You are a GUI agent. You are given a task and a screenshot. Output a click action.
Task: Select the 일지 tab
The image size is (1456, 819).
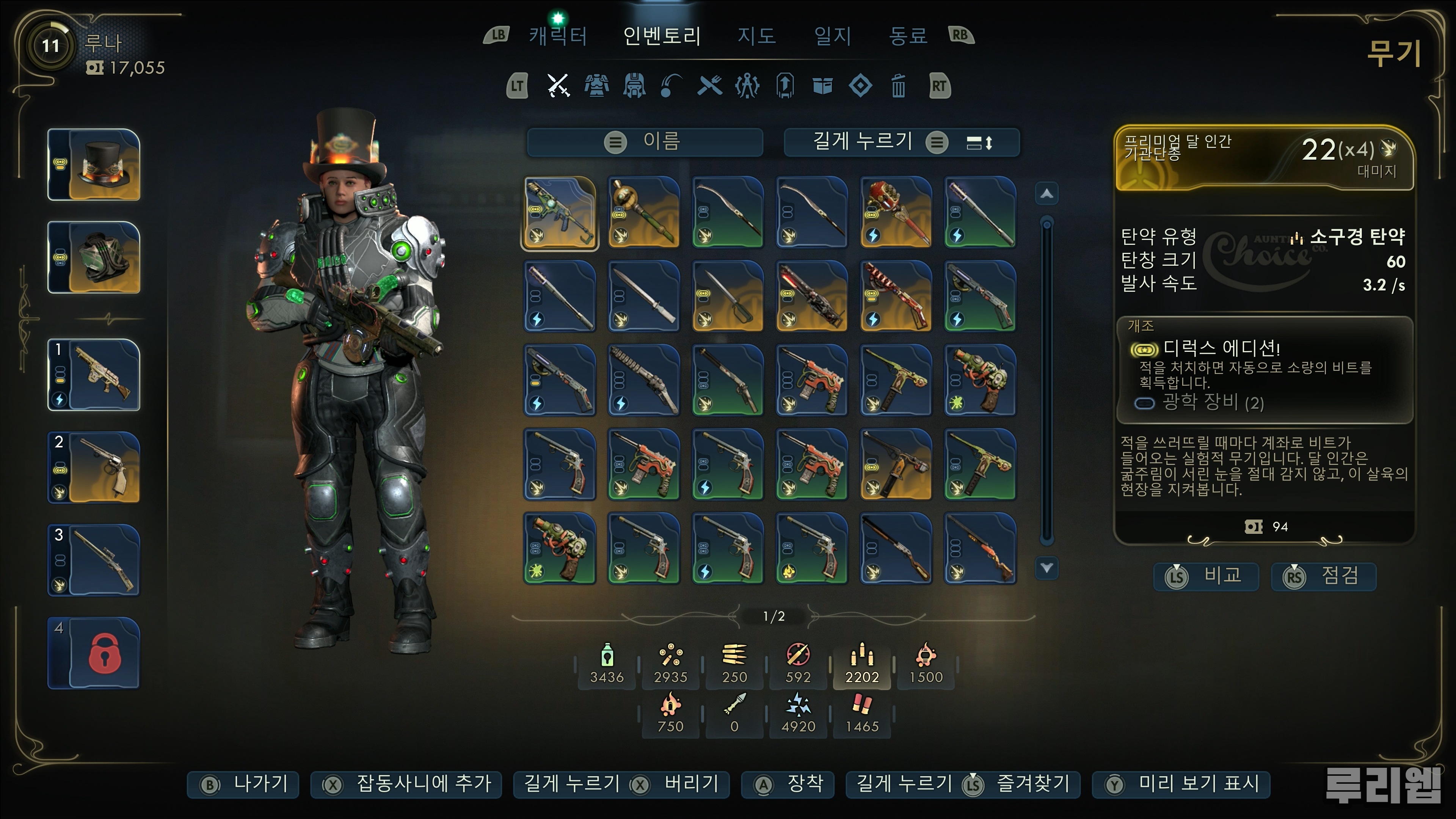(832, 36)
